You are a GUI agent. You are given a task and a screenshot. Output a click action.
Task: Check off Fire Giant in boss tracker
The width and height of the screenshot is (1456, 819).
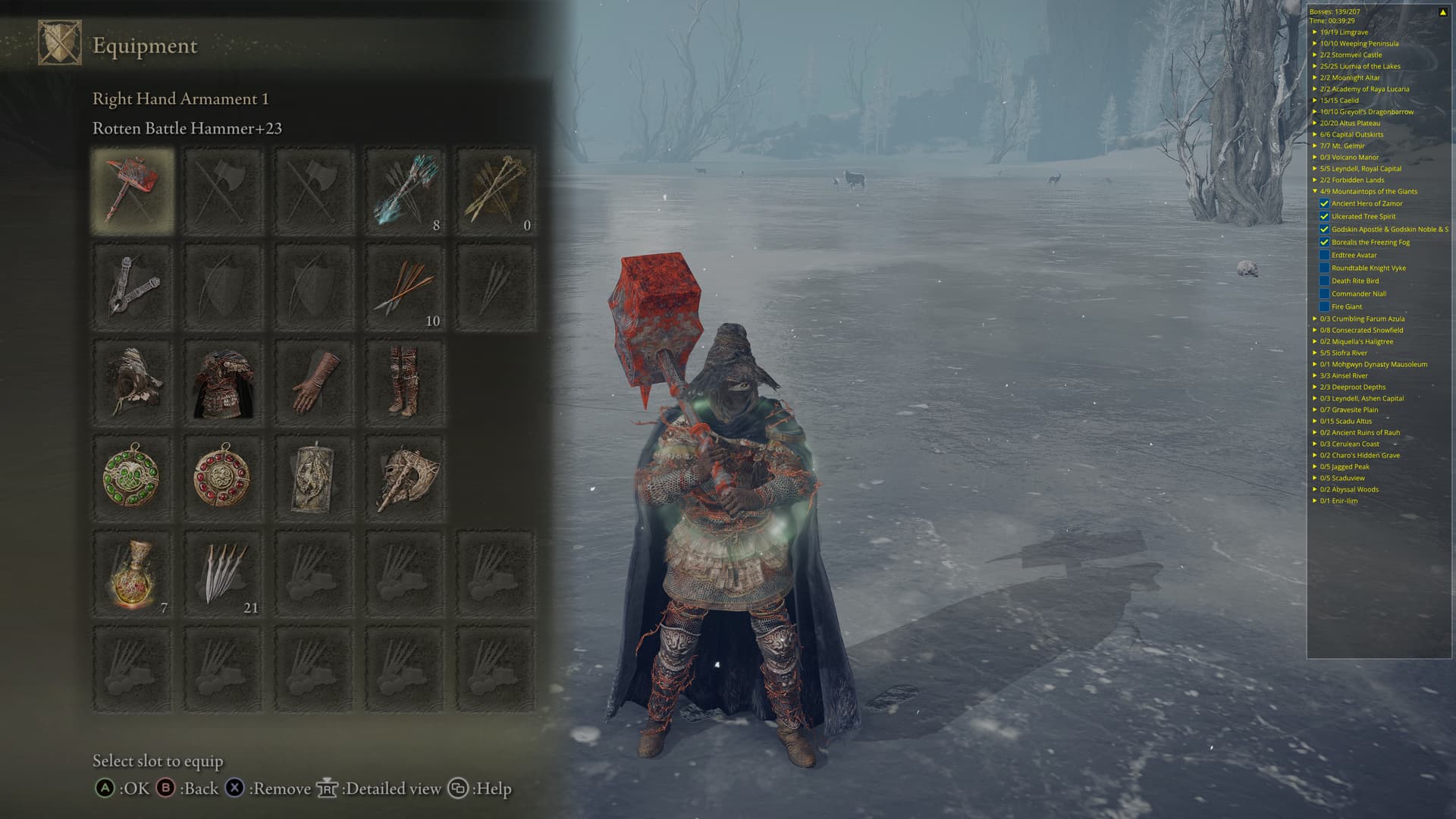[x=1324, y=307]
